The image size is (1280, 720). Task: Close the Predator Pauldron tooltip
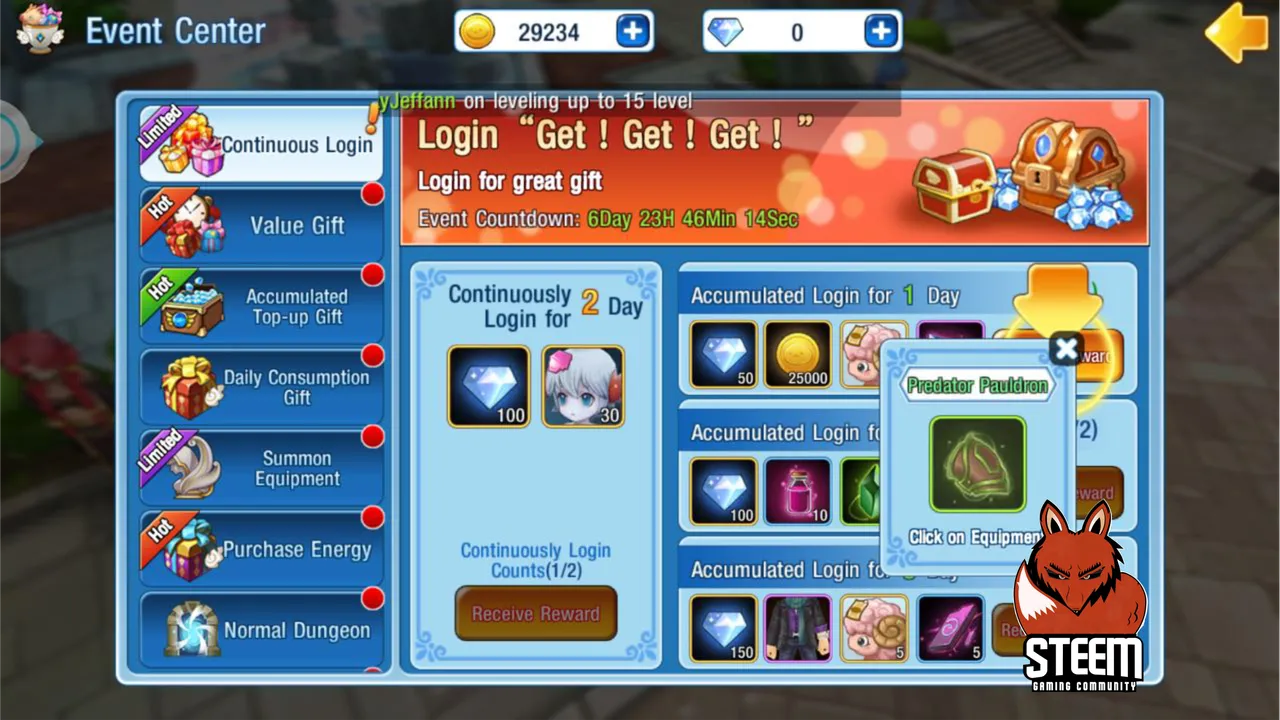click(x=1066, y=349)
